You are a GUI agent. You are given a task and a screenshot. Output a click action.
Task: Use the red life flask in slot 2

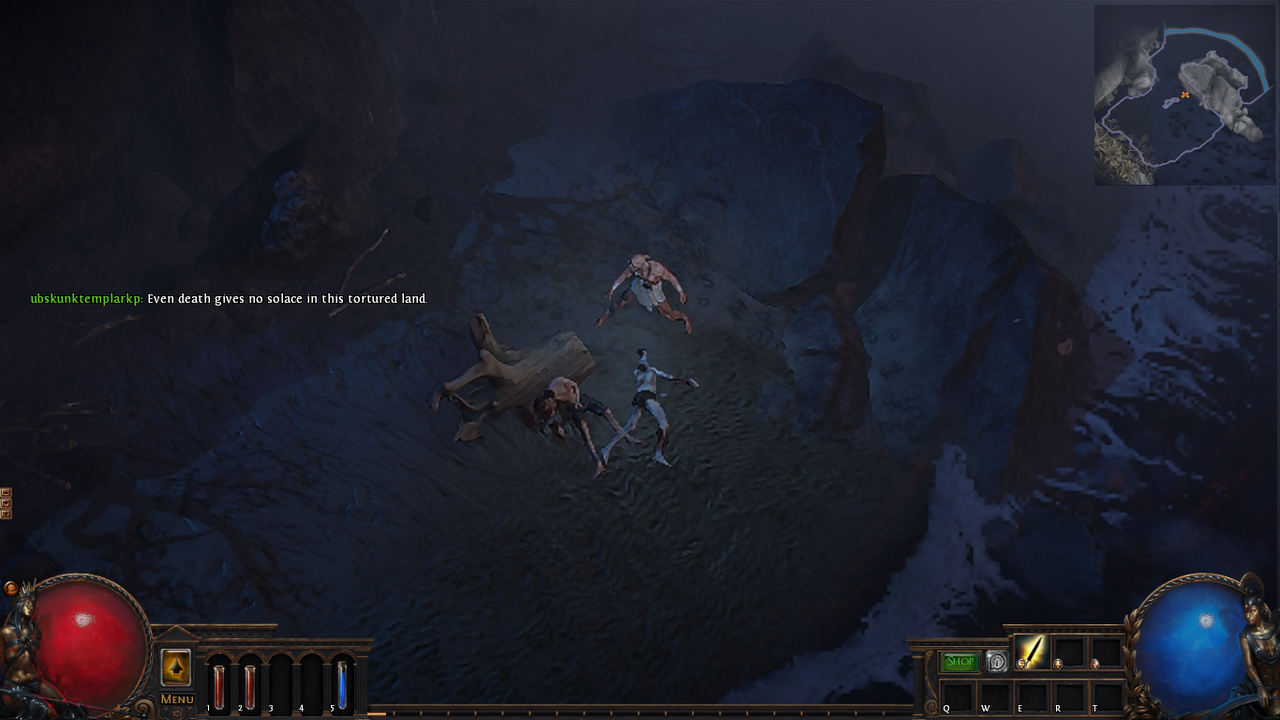click(x=250, y=687)
